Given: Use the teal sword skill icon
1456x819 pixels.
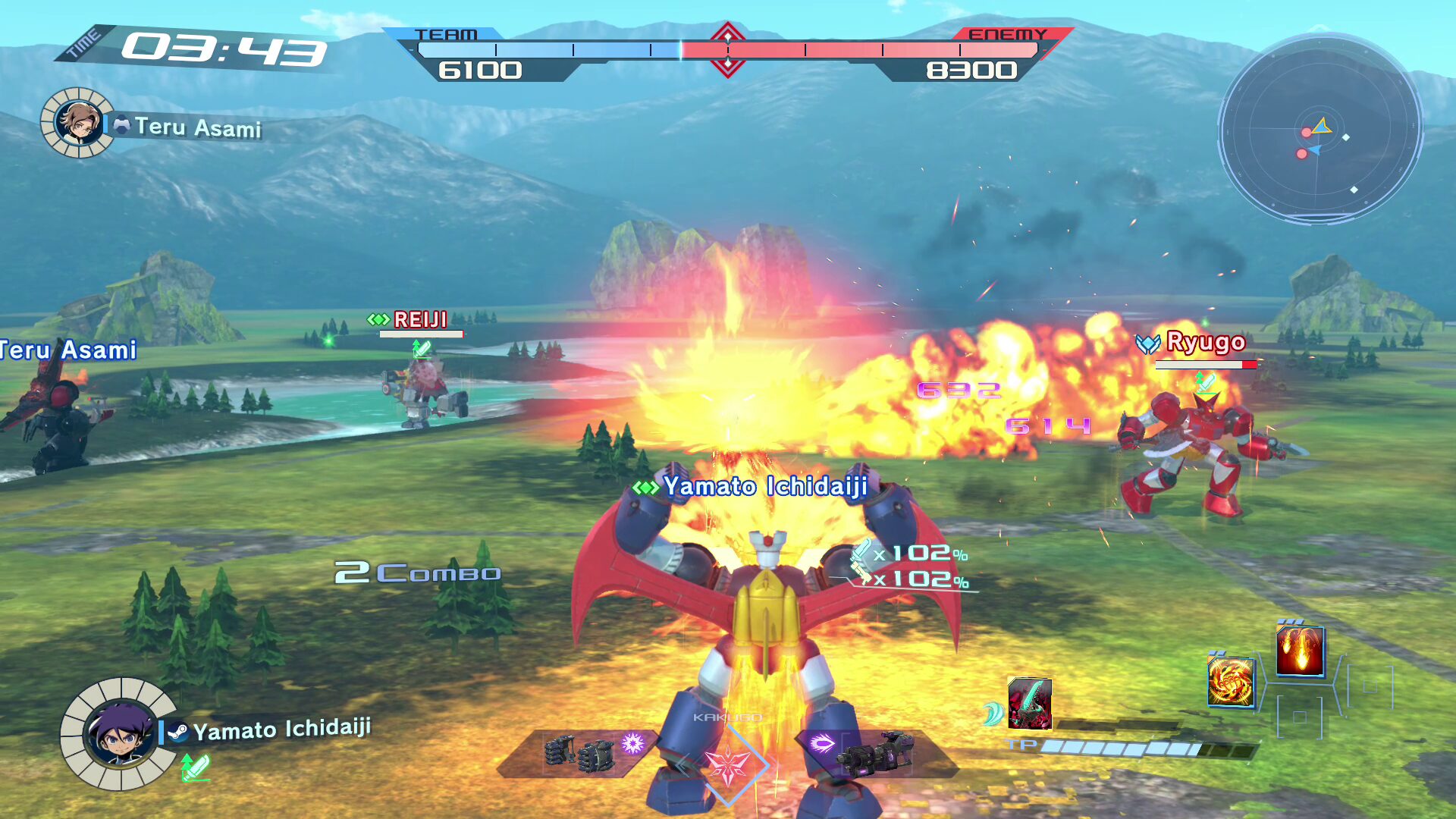Looking at the screenshot, I should (x=1029, y=704).
